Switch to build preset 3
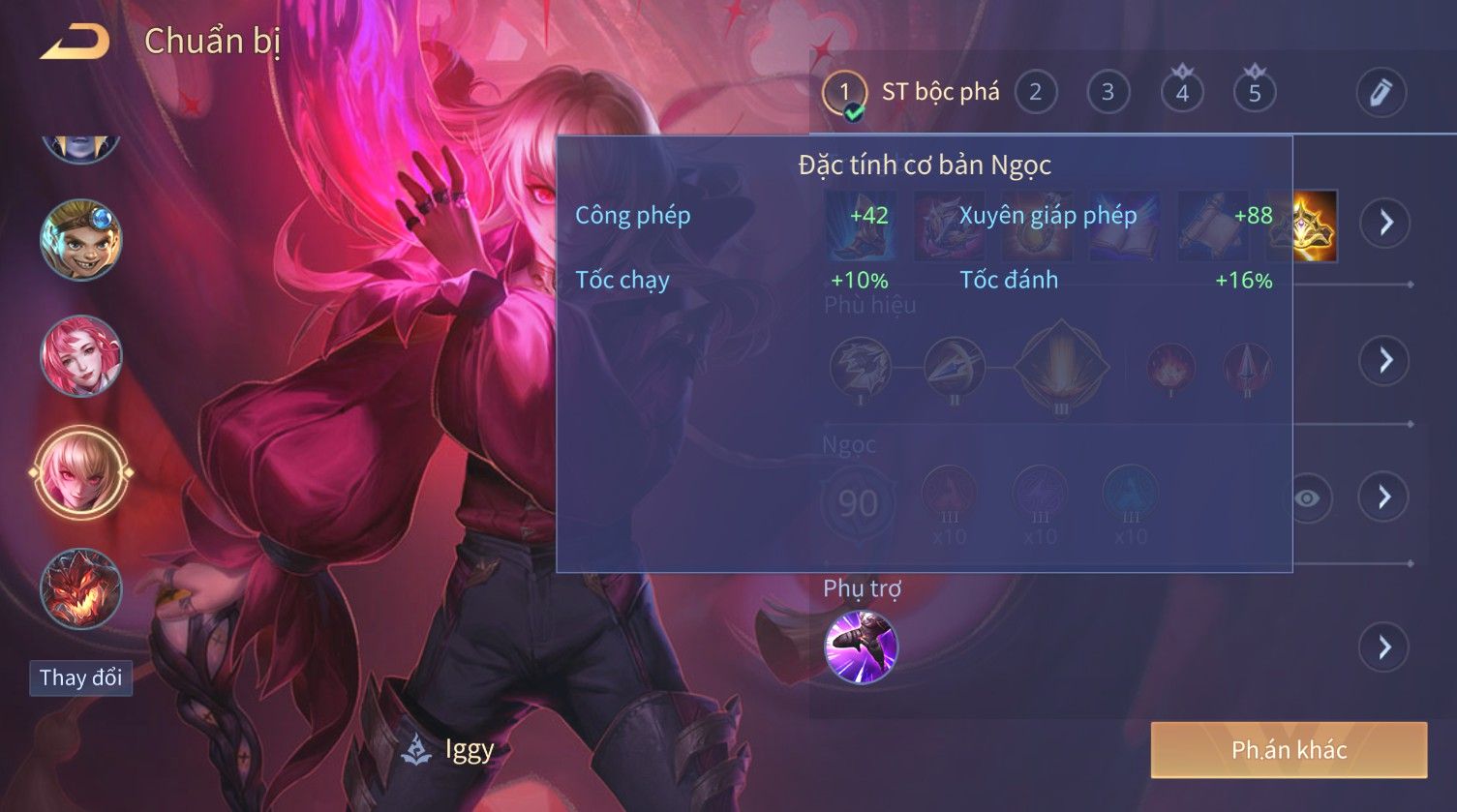Viewport: 1457px width, 812px height. pyautogui.click(x=1108, y=93)
